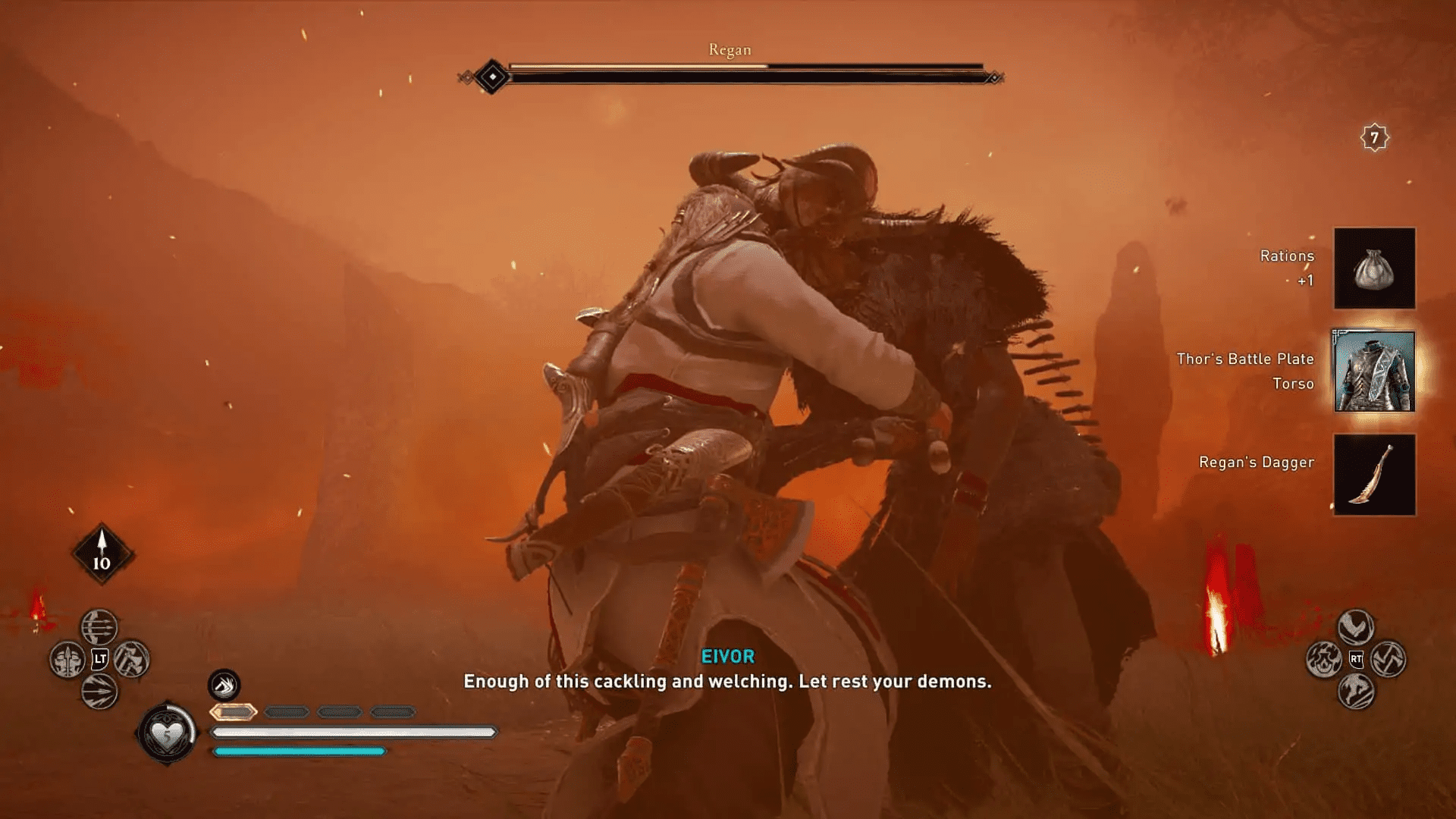Viewport: 1456px width, 819px height.
Task: Click Regan's boss health bar
Action: (x=728, y=68)
